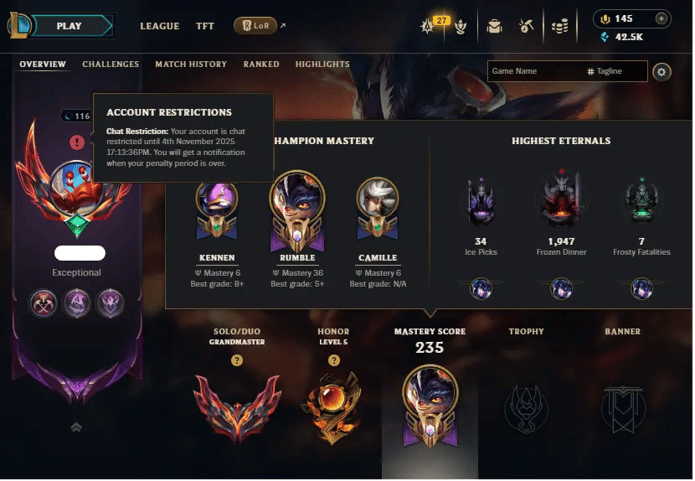Open the Store coins icon
This screenshot has width=695, height=481.
[x=560, y=26]
